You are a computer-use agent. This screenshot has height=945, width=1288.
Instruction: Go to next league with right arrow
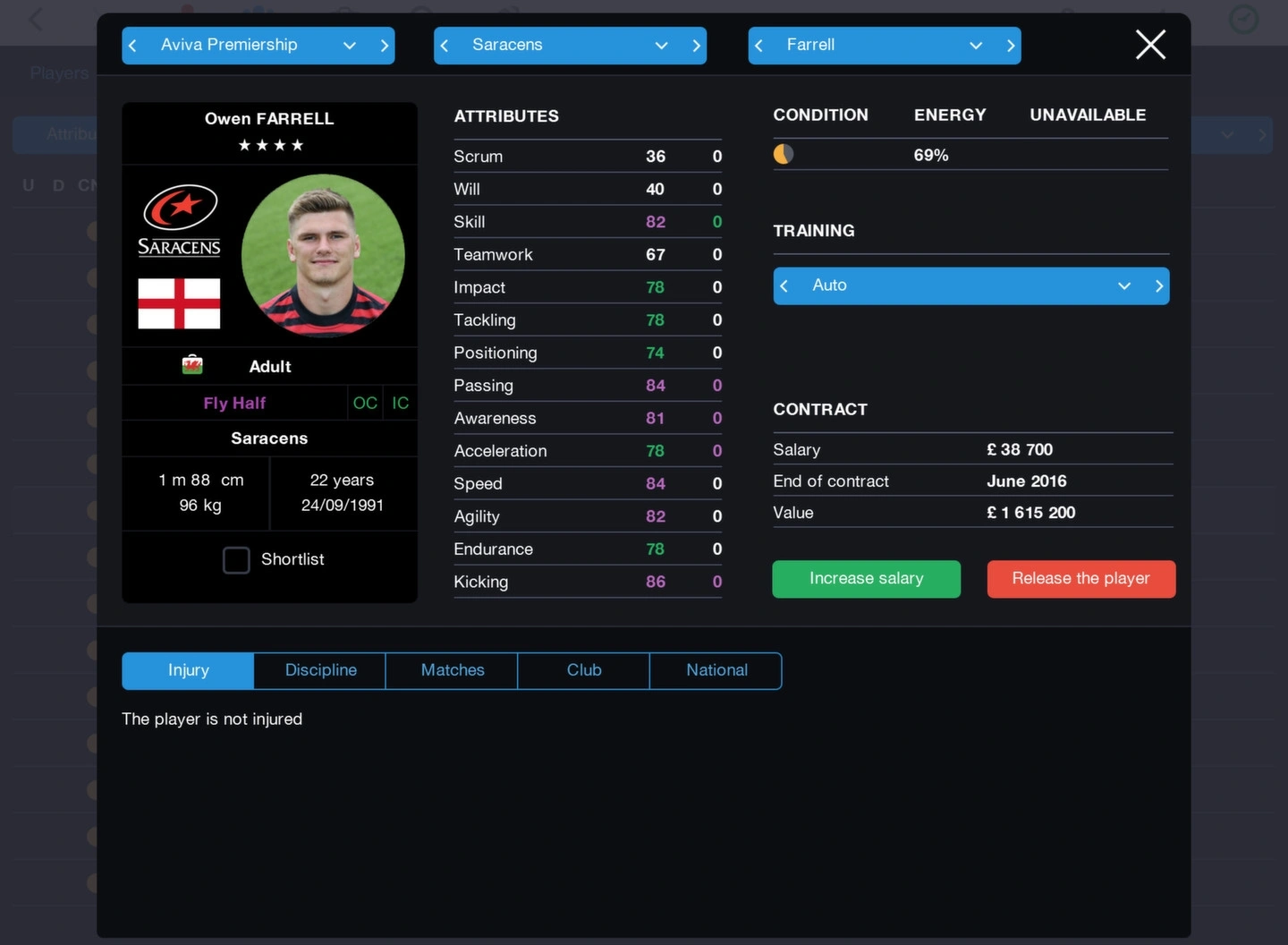point(385,46)
